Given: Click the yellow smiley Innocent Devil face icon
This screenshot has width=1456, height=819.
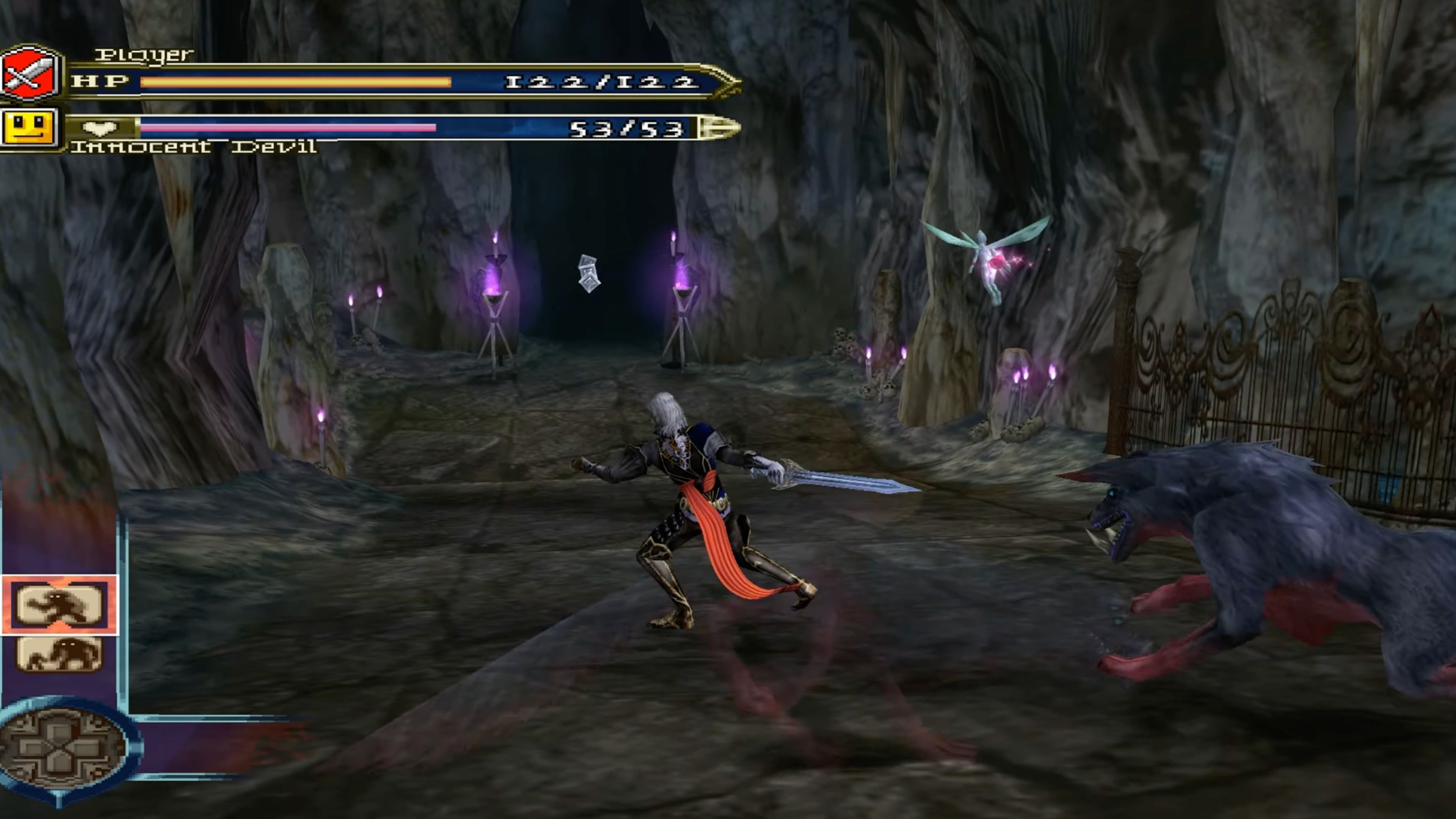Looking at the screenshot, I should tap(30, 127).
